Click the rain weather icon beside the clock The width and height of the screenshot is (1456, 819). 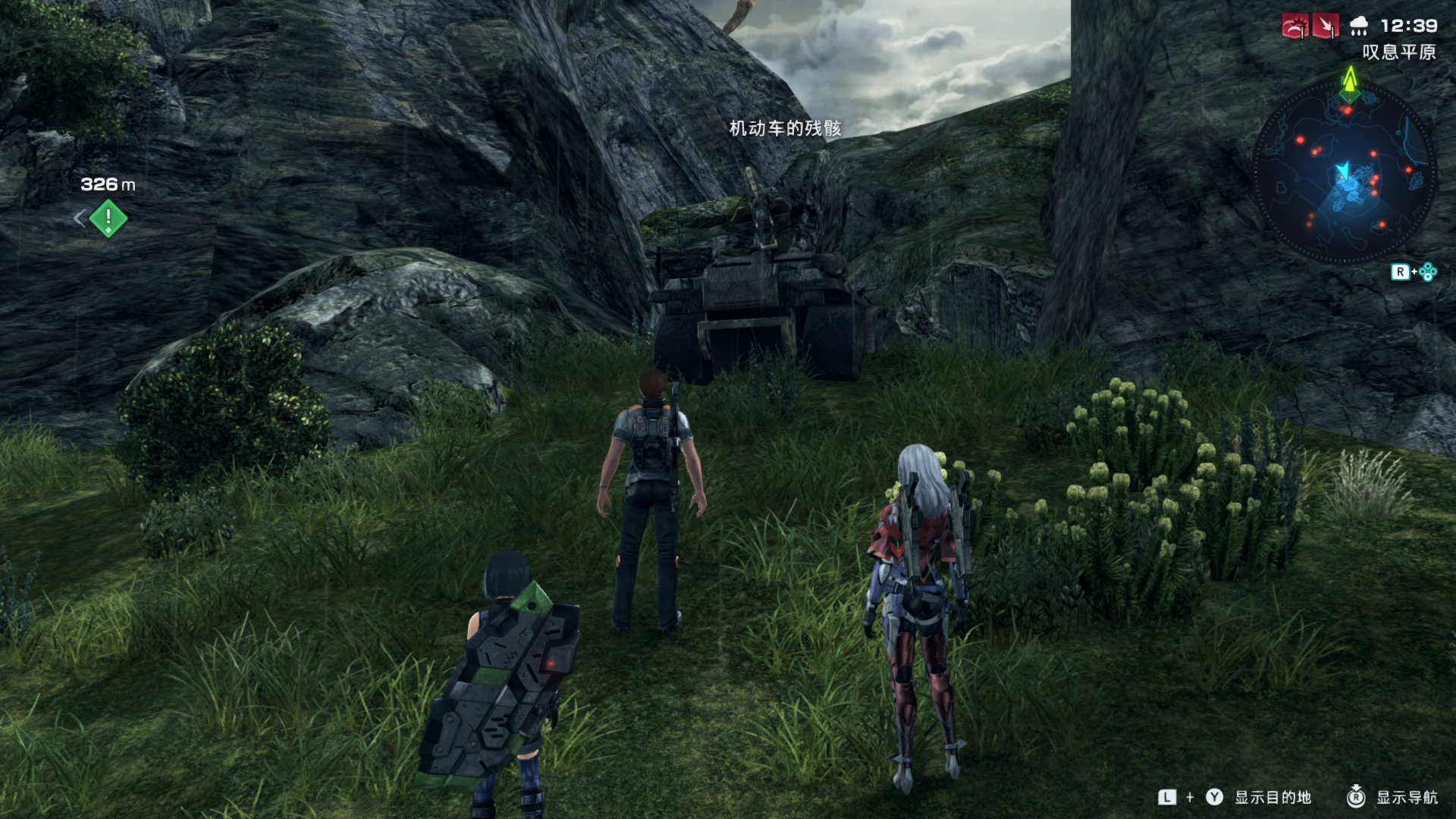point(1357,26)
